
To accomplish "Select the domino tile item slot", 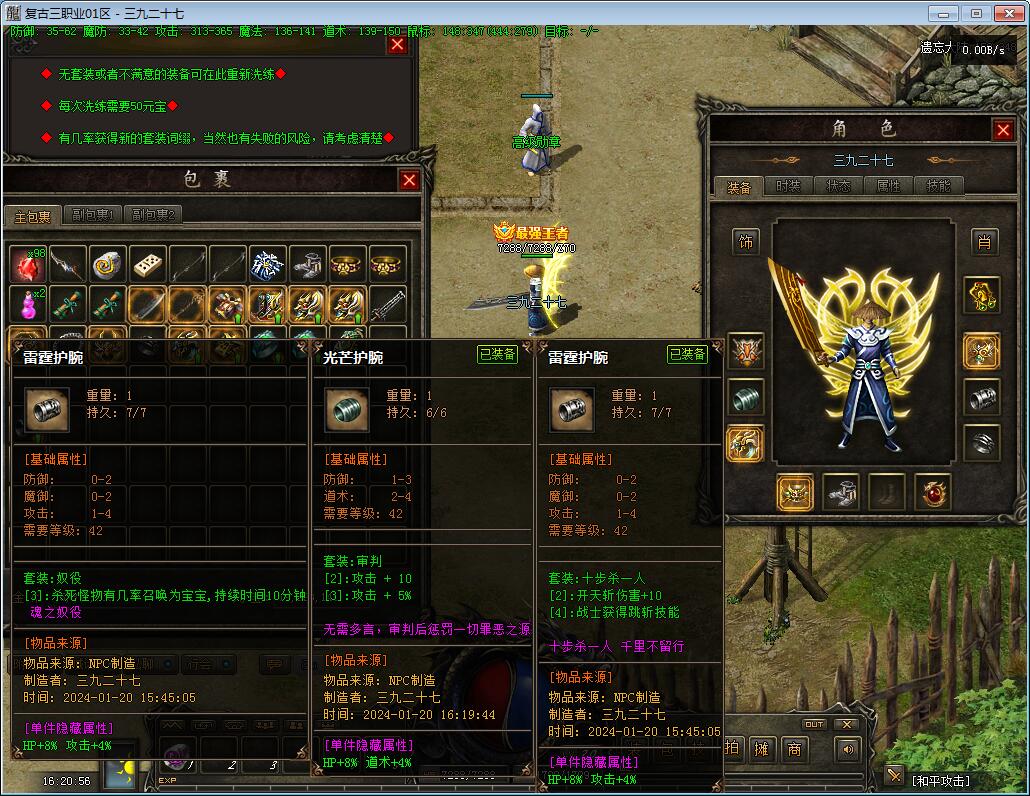I will click(x=148, y=264).
